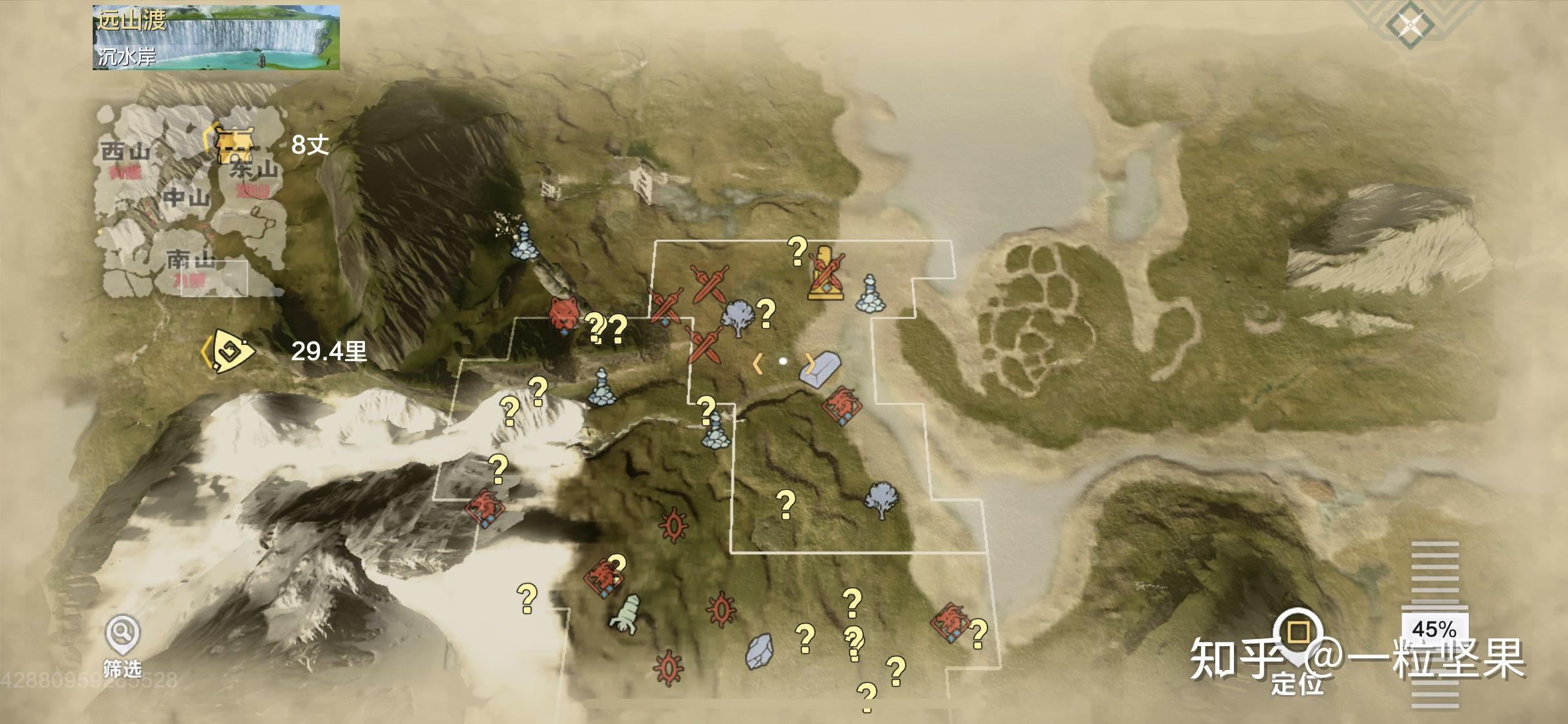The height and width of the screenshot is (724, 1568).
Task: Choose 南山 on the region overview map
Action: pyautogui.click(x=191, y=261)
